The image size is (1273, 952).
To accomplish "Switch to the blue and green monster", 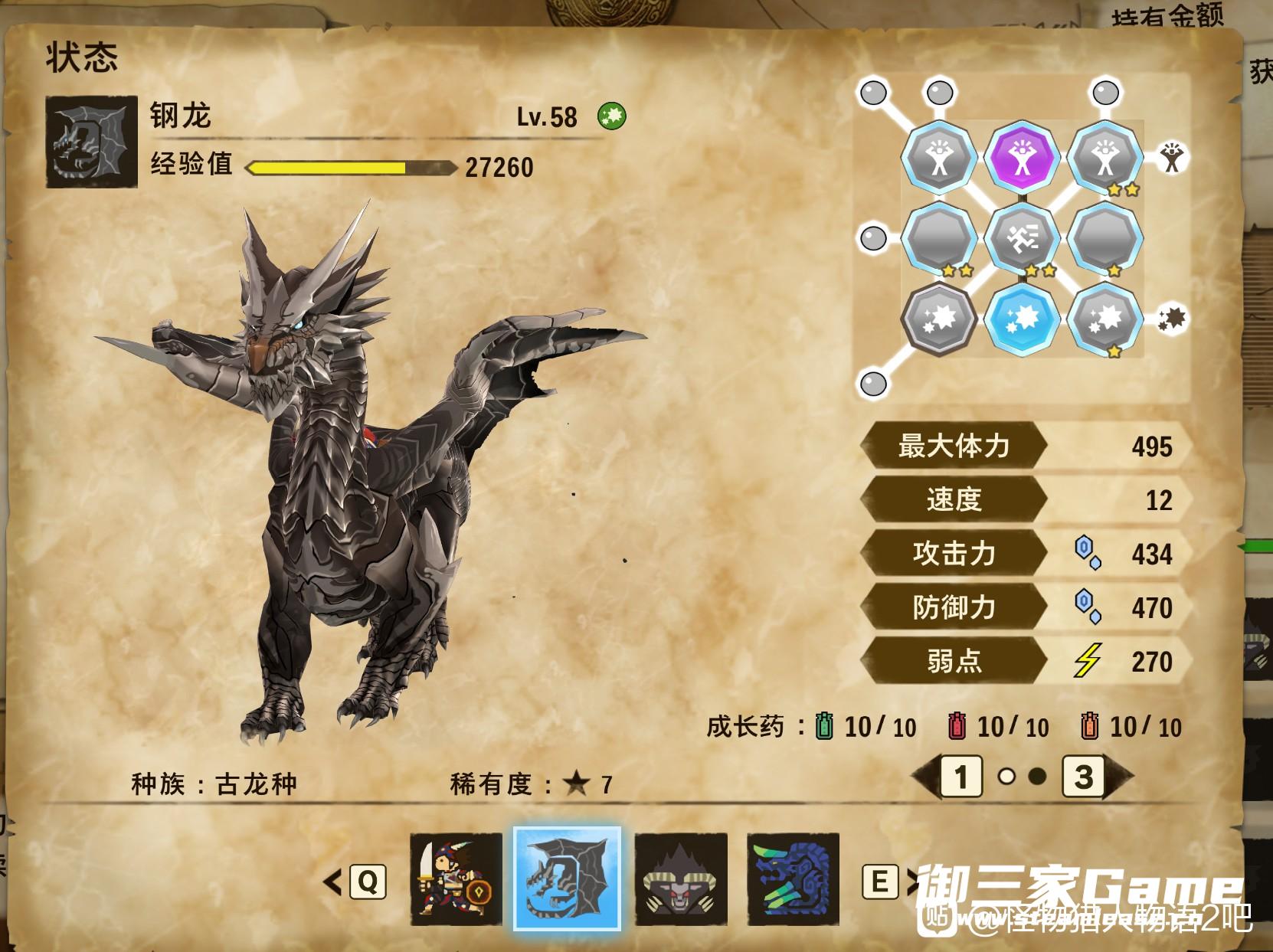I will pos(793,881).
